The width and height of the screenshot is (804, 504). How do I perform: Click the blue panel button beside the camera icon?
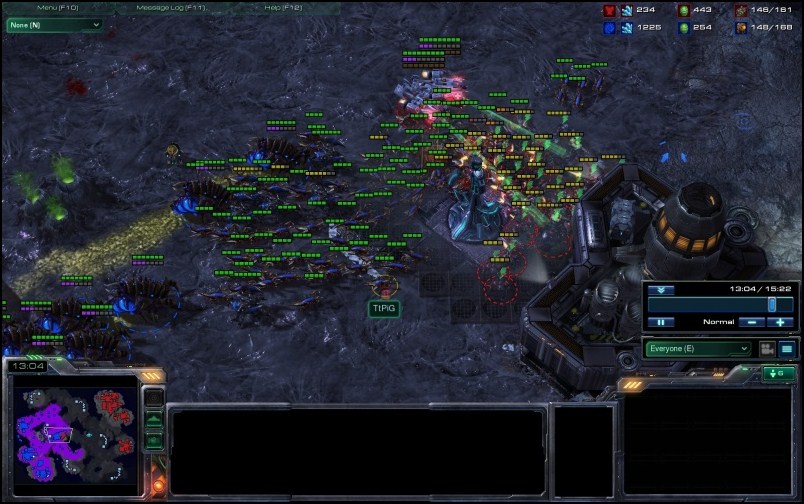pos(787,349)
